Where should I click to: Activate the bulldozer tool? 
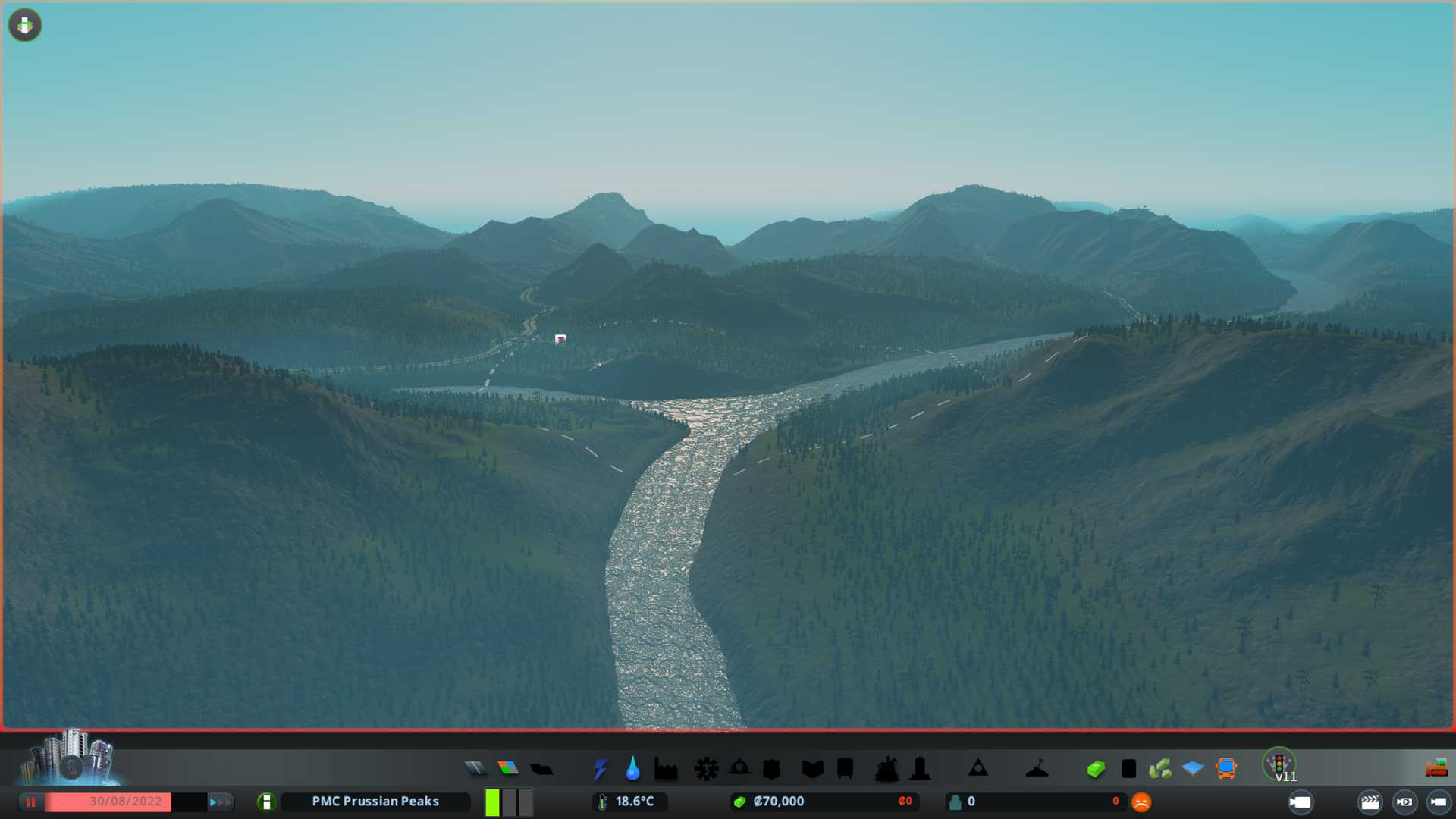pyautogui.click(x=1436, y=769)
